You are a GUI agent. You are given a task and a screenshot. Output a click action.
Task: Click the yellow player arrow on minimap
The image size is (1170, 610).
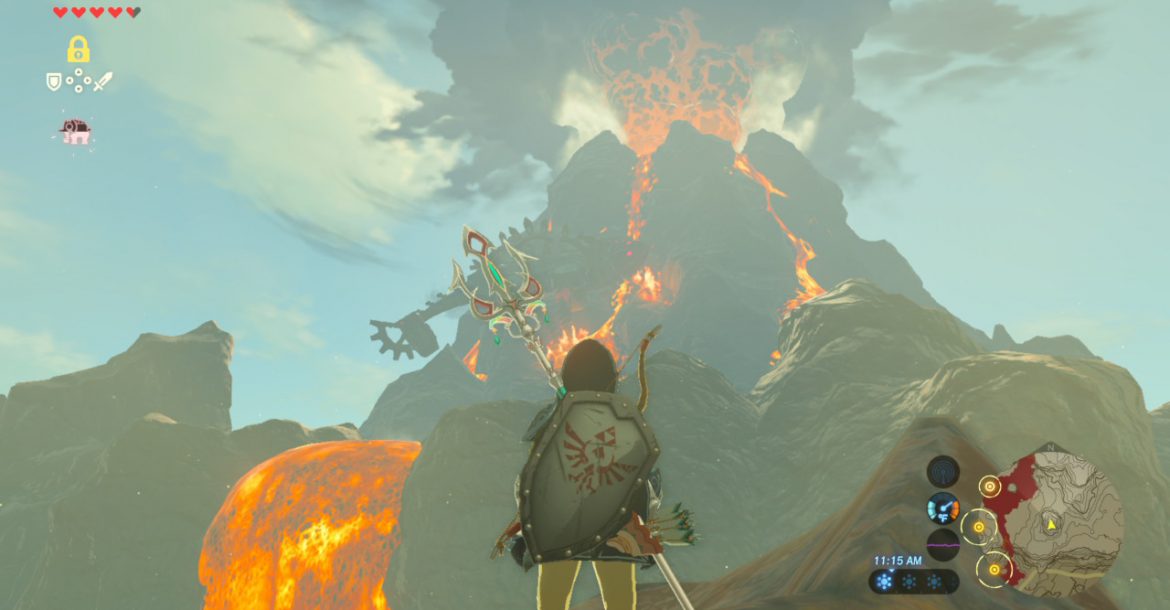tap(1051, 523)
